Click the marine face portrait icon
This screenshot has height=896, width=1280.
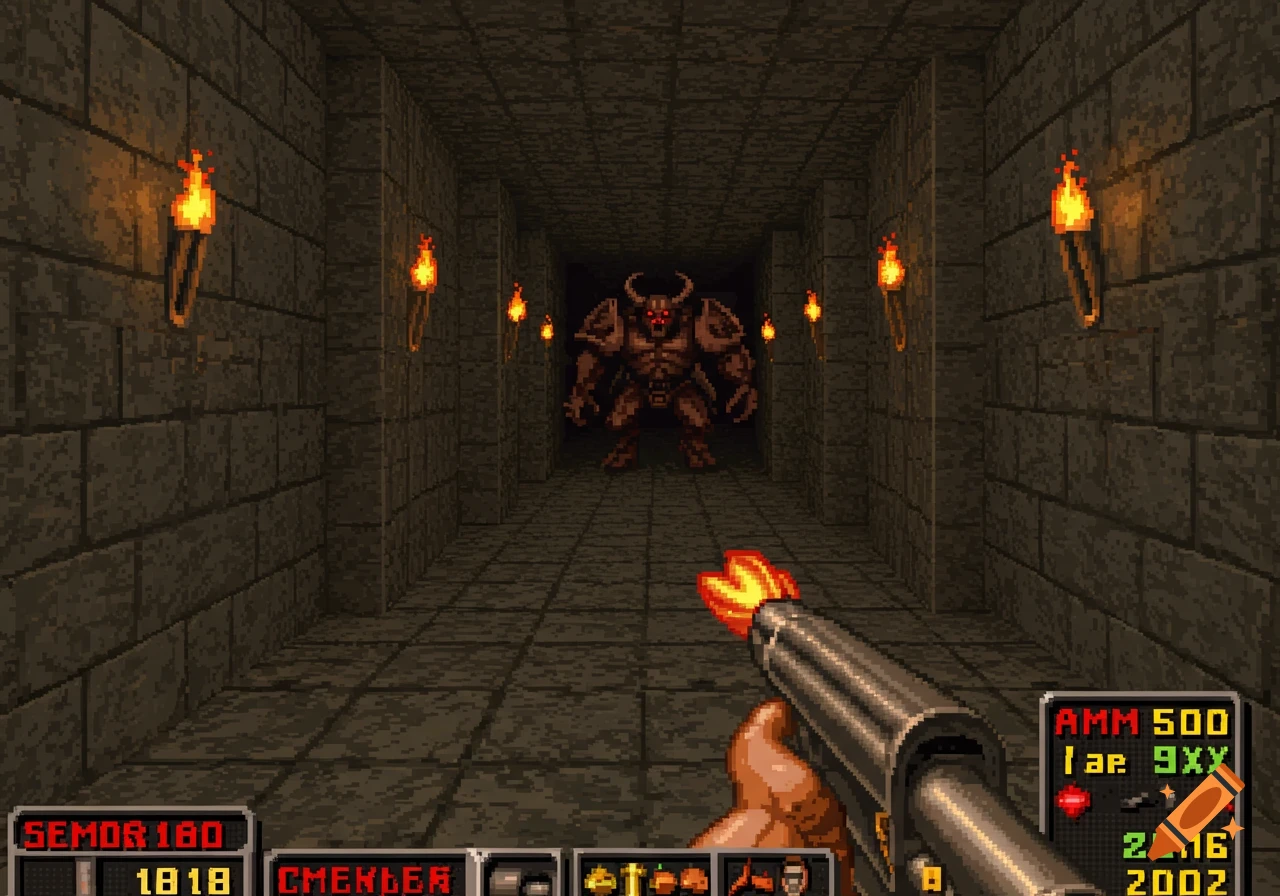tap(794, 880)
